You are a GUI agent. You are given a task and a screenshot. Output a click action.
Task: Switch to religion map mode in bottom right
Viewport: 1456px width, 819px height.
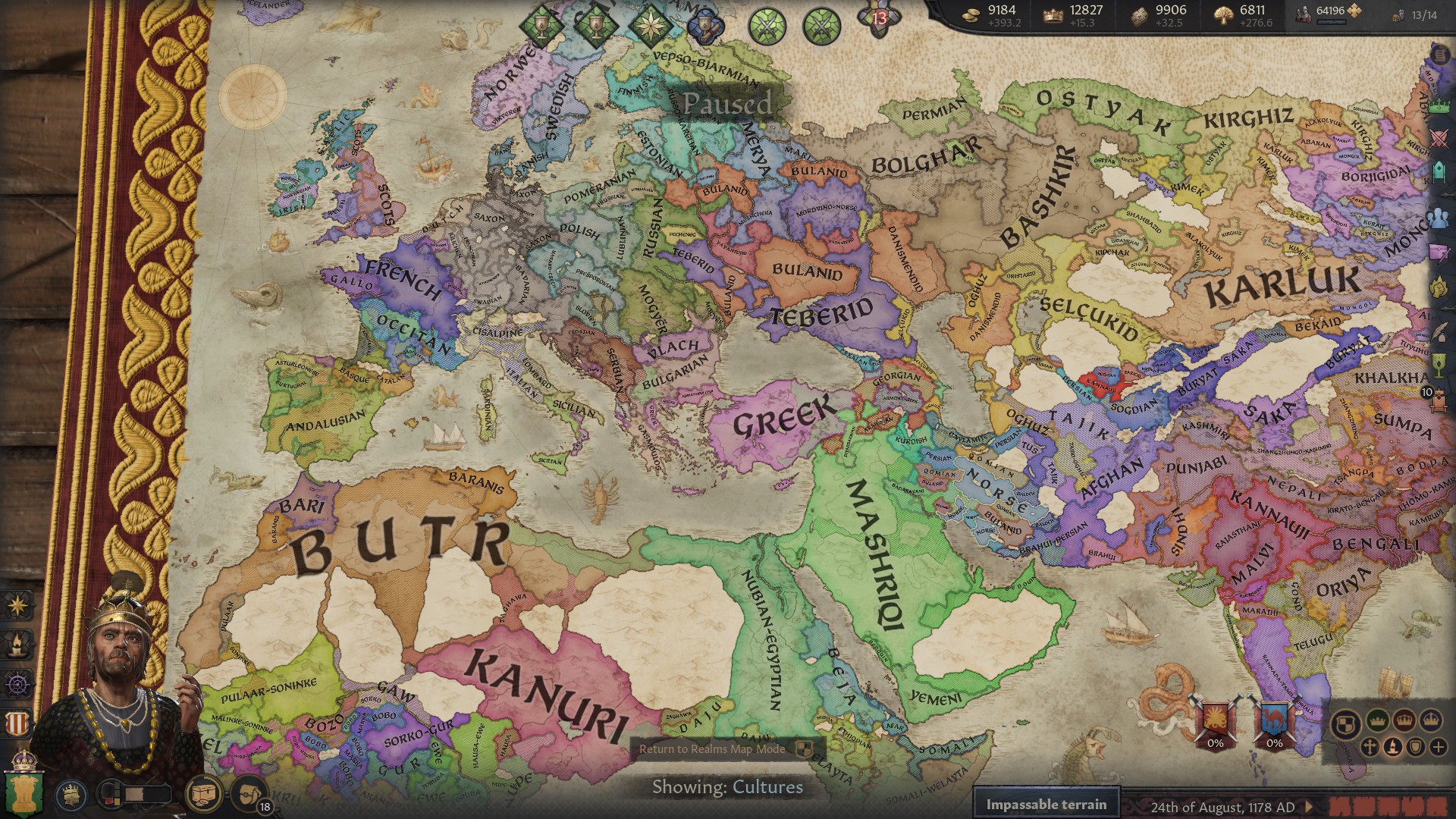click(1370, 748)
